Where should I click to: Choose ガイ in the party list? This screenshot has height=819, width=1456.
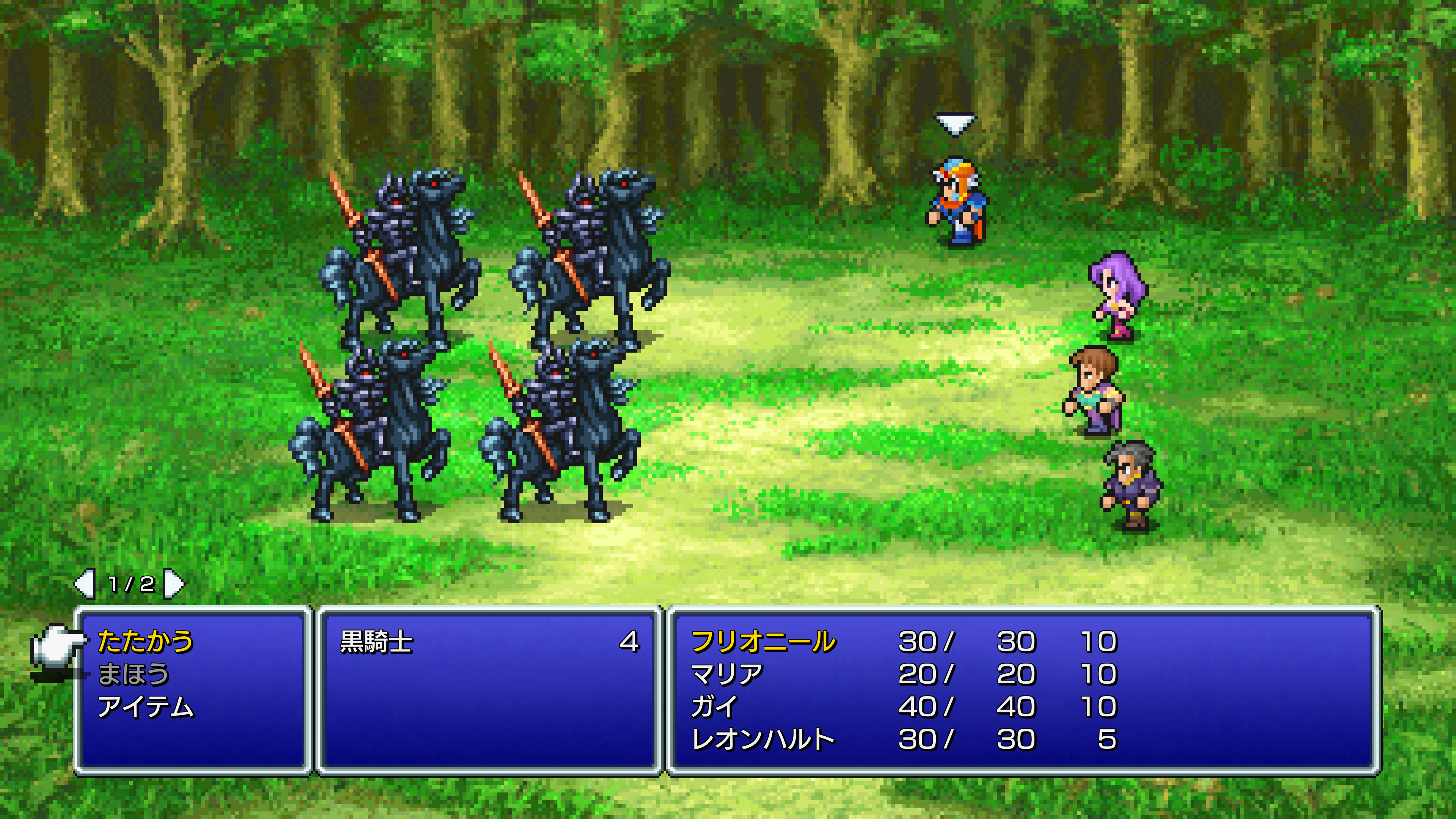714,707
